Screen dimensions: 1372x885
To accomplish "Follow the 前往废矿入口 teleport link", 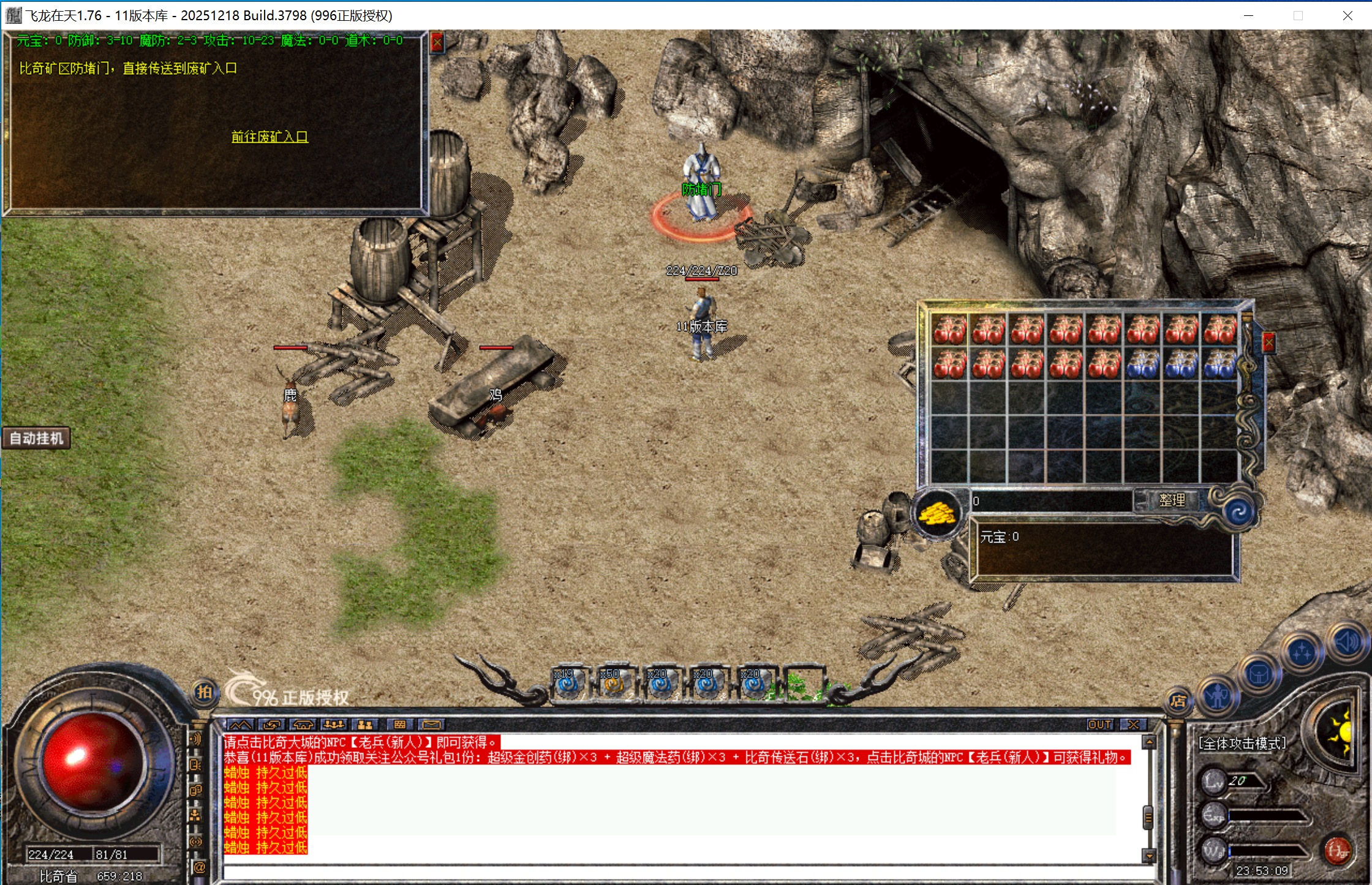I will click(269, 137).
